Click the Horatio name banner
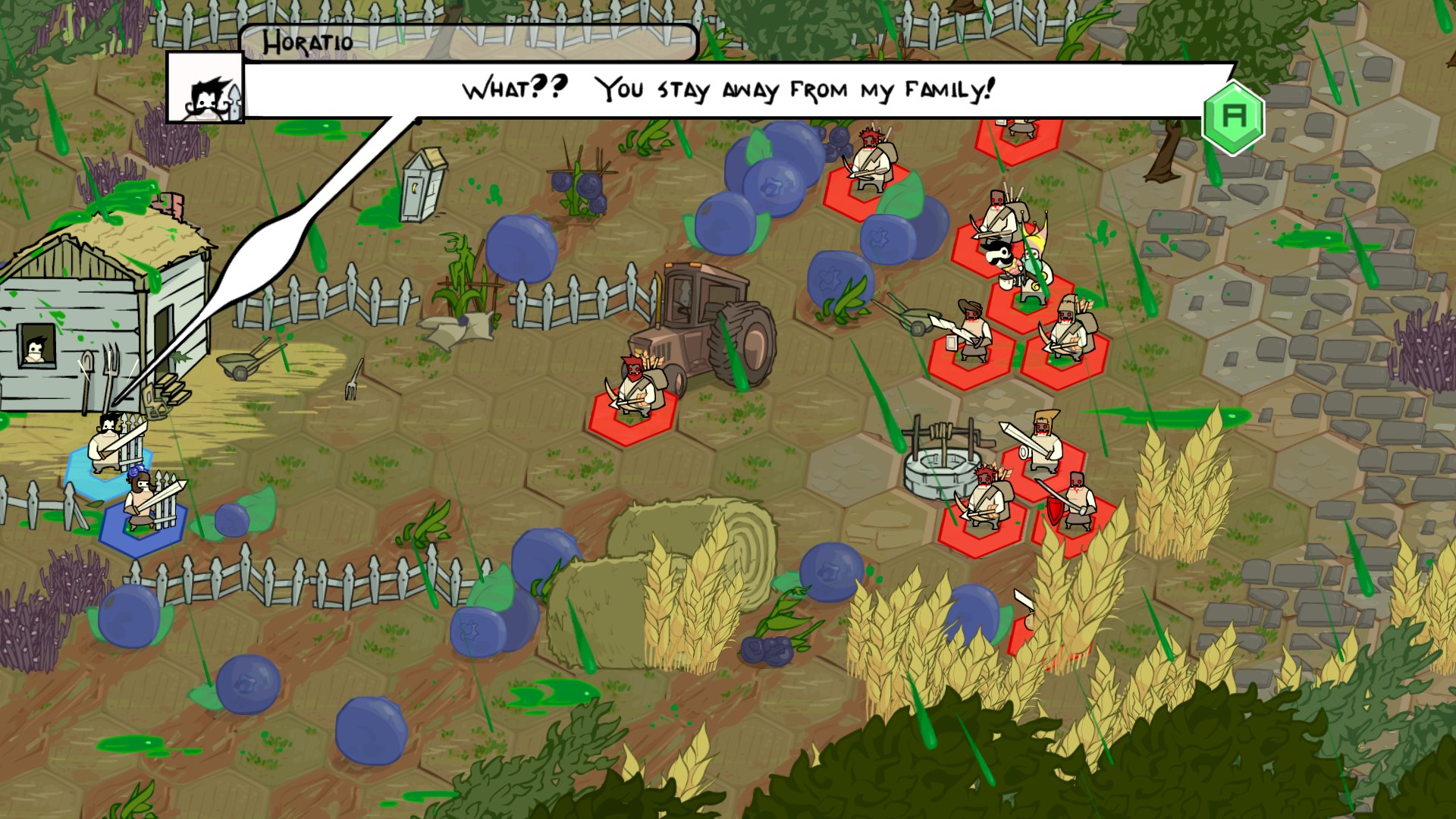 [307, 43]
